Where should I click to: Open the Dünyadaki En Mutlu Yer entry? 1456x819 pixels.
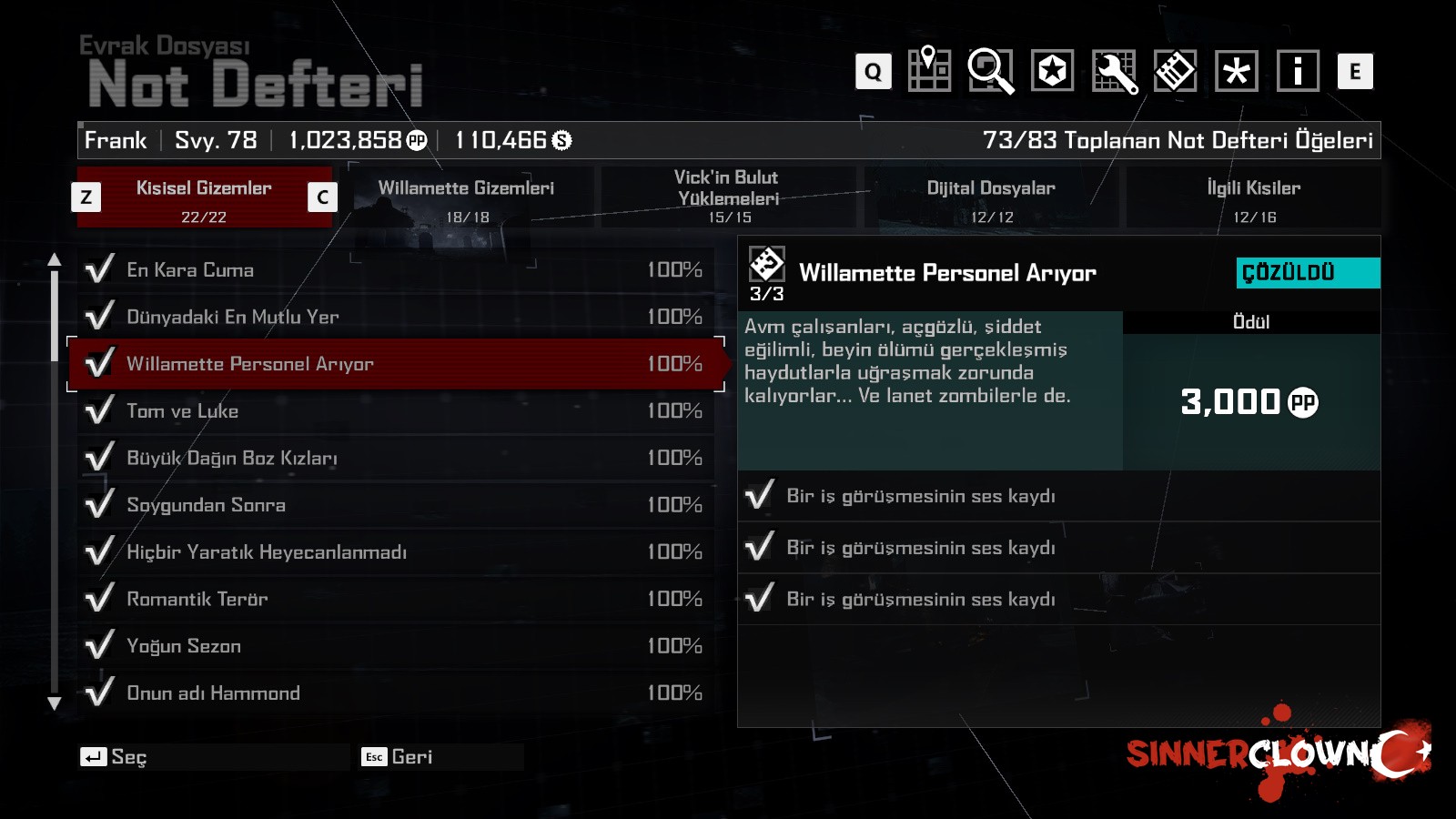coord(391,317)
